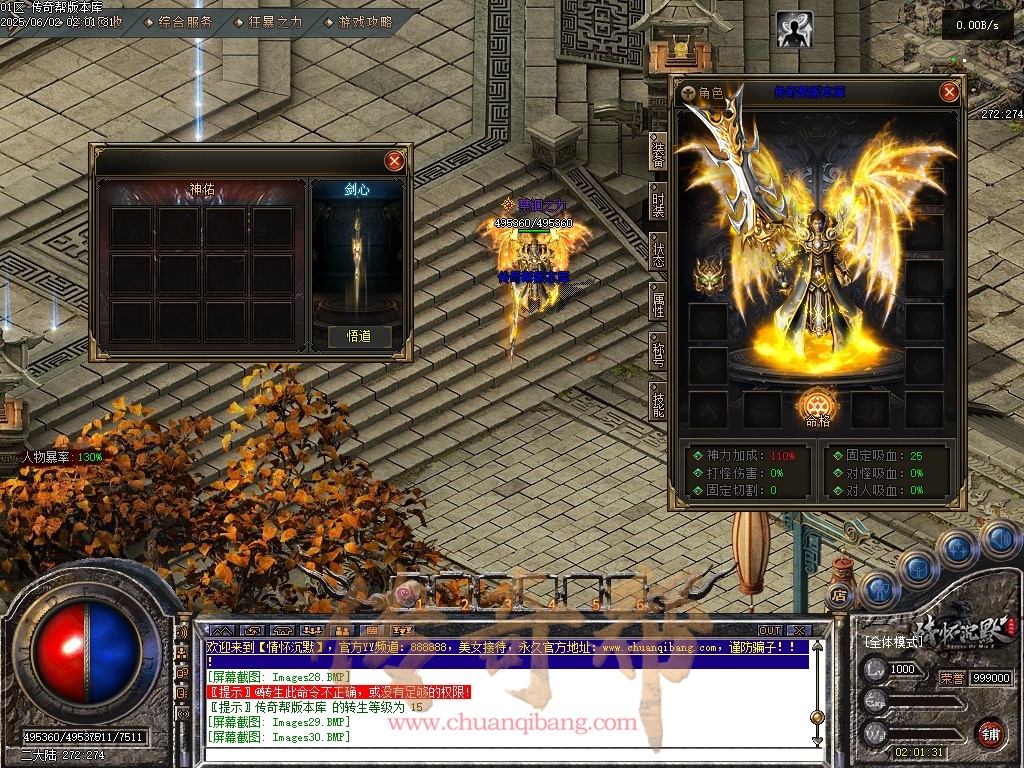Viewport: 1024px width, 768px height.
Task: Close the chat window with X
Action: coord(798,631)
